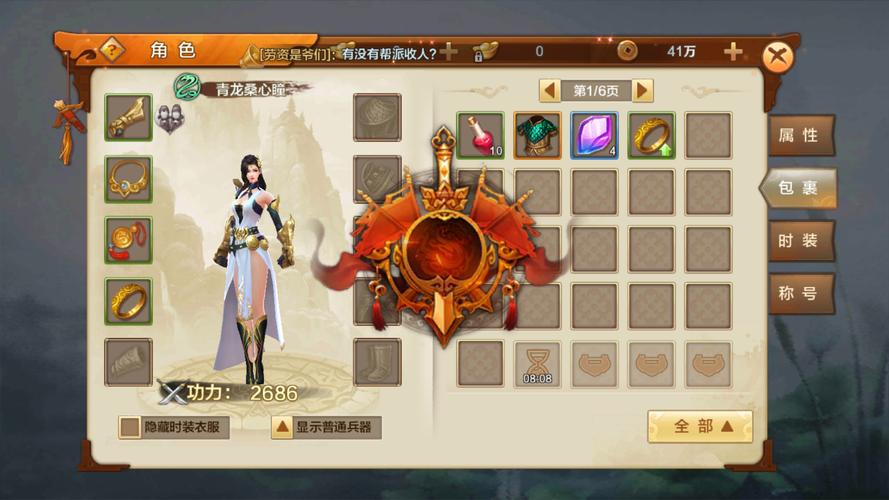This screenshot has height=500, width=889.
Task: Select the equipped glove slot
Action: [129, 118]
